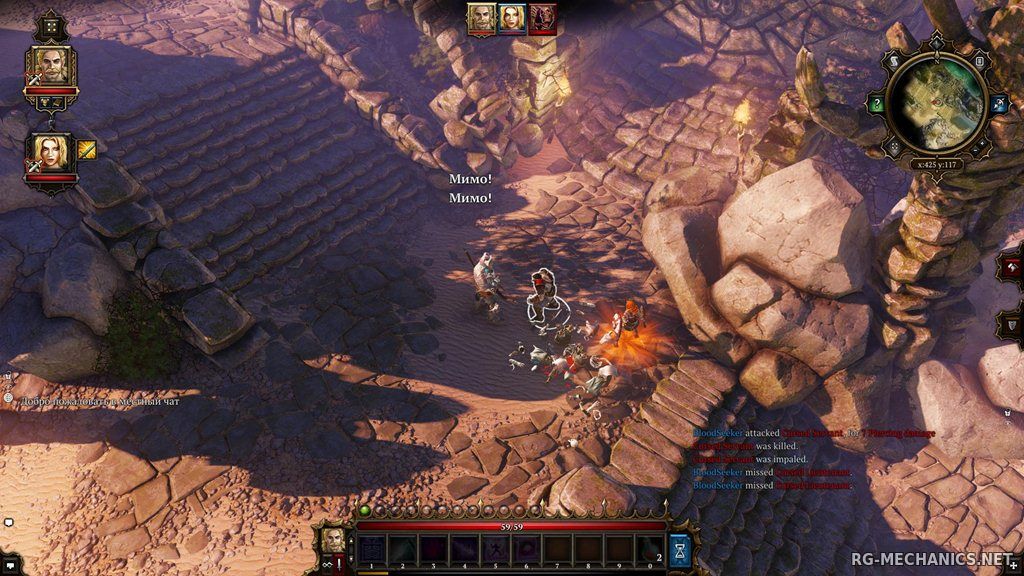Click the golden sword status icon
The width and height of the screenshot is (1024, 576).
coord(88,151)
